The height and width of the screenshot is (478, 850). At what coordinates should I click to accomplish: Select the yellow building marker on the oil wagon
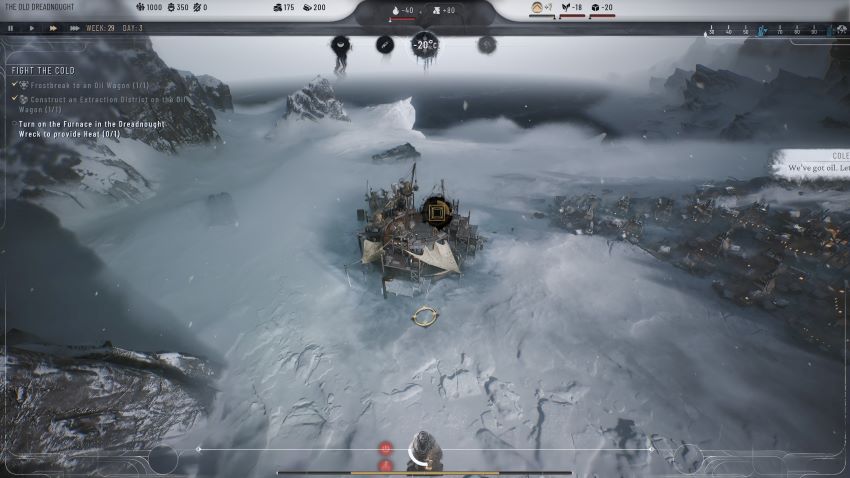435,210
